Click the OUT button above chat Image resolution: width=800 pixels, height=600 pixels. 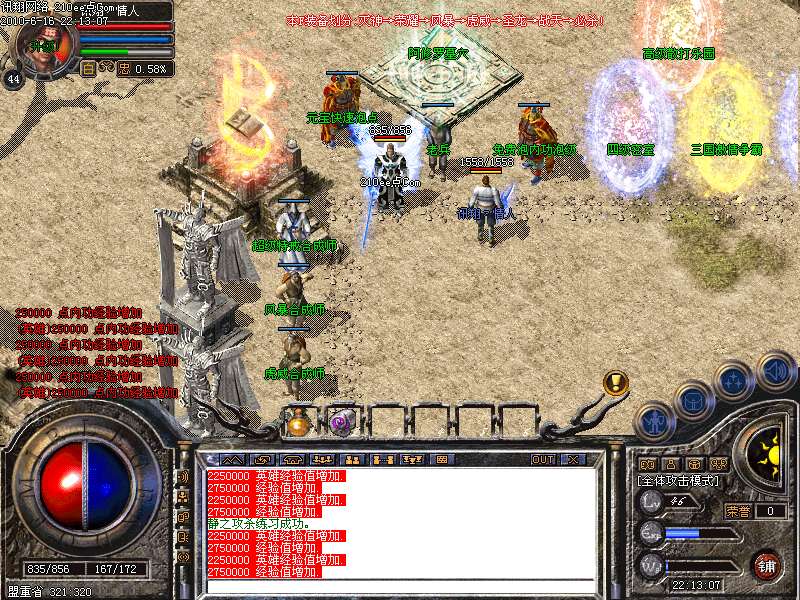543,460
